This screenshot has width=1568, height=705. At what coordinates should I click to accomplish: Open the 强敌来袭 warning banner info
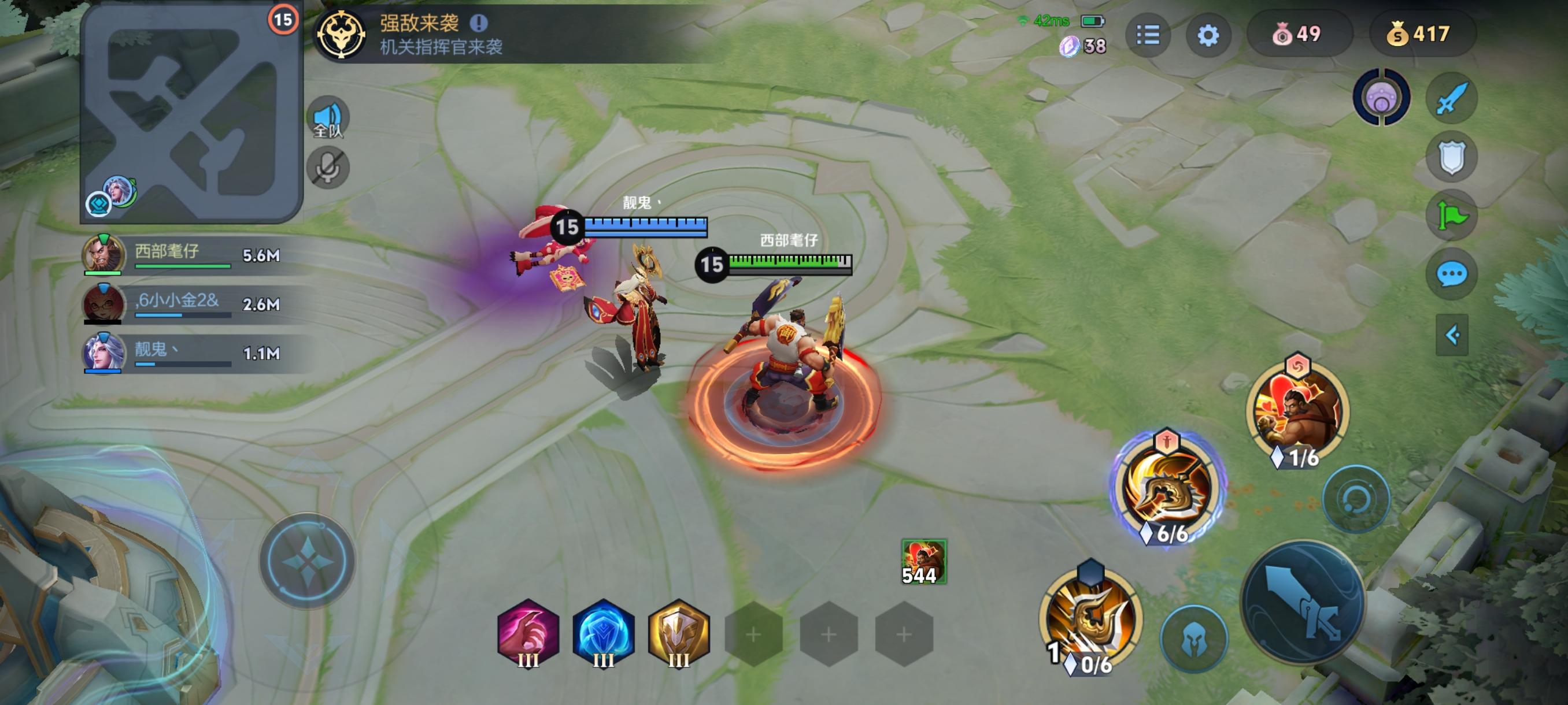[482, 23]
